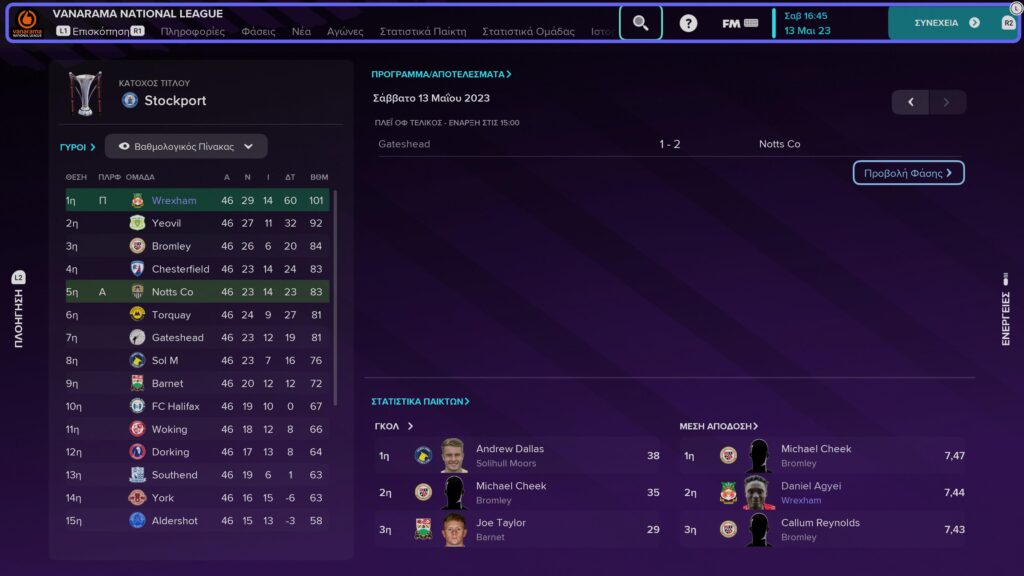The height and width of the screenshot is (576, 1024).
Task: Switch to the Πληροφορίες tab
Action: (193, 31)
